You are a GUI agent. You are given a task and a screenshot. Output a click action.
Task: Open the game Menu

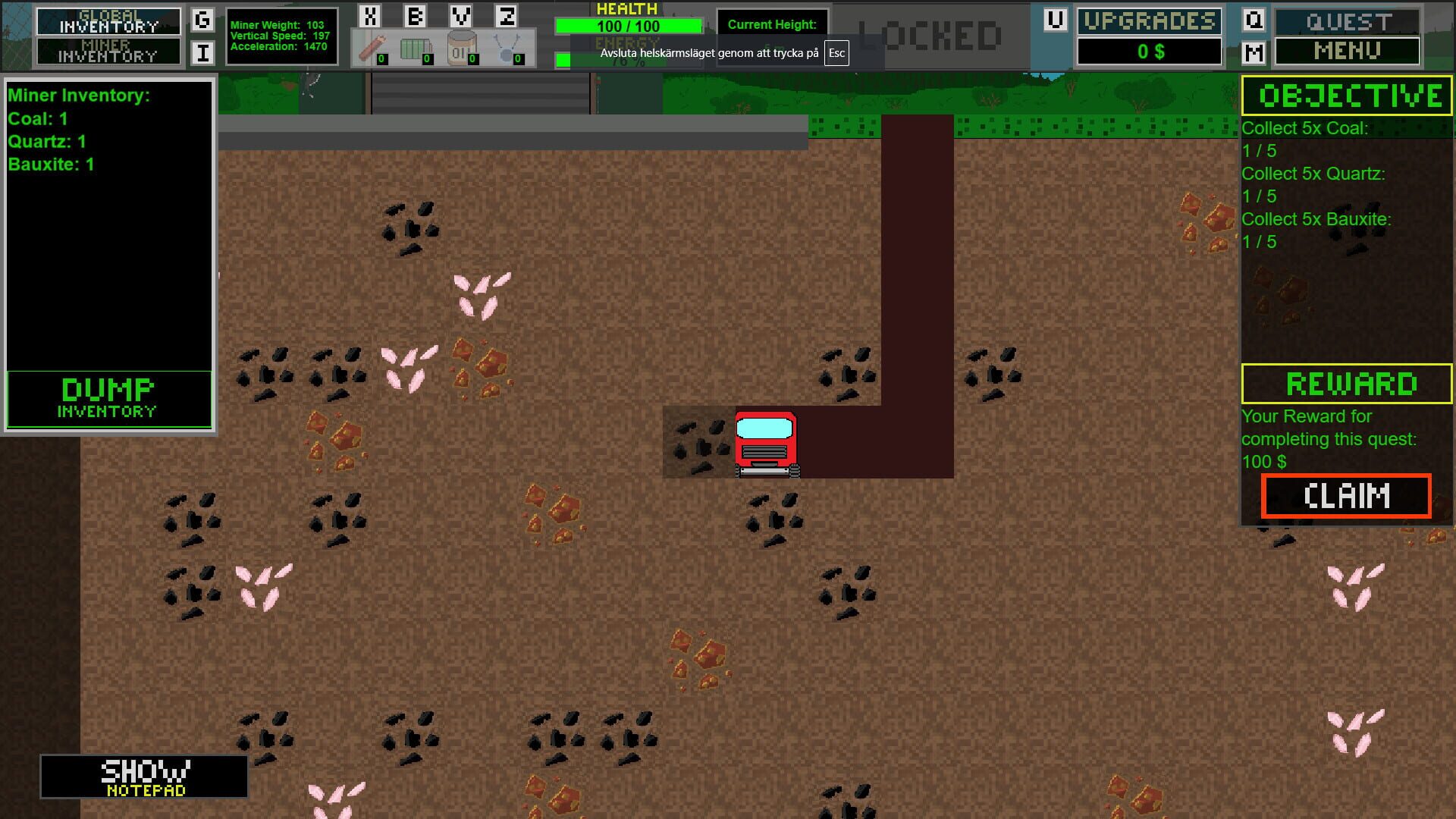point(1347,52)
